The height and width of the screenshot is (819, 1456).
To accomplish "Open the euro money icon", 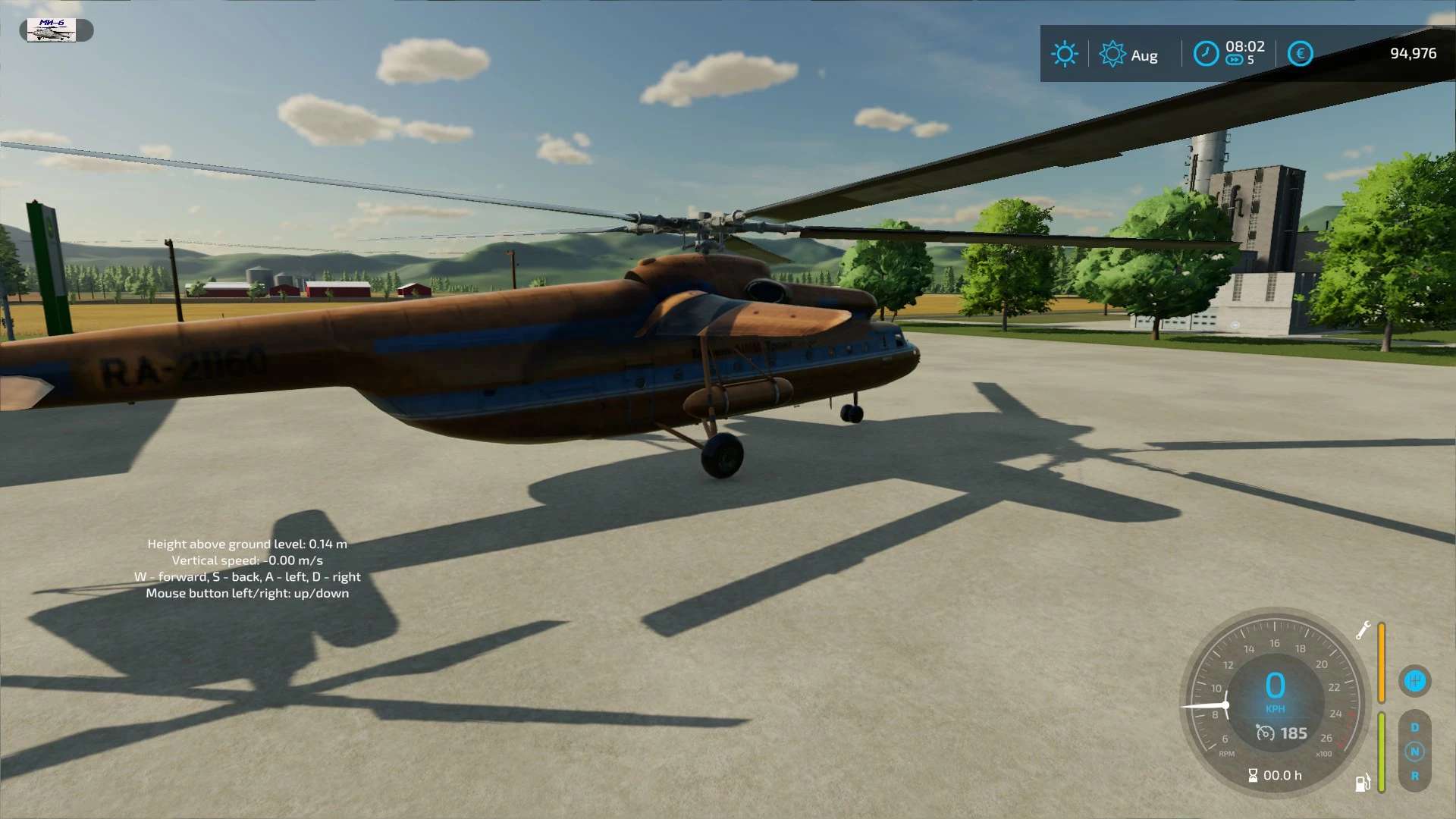I will (x=1300, y=54).
